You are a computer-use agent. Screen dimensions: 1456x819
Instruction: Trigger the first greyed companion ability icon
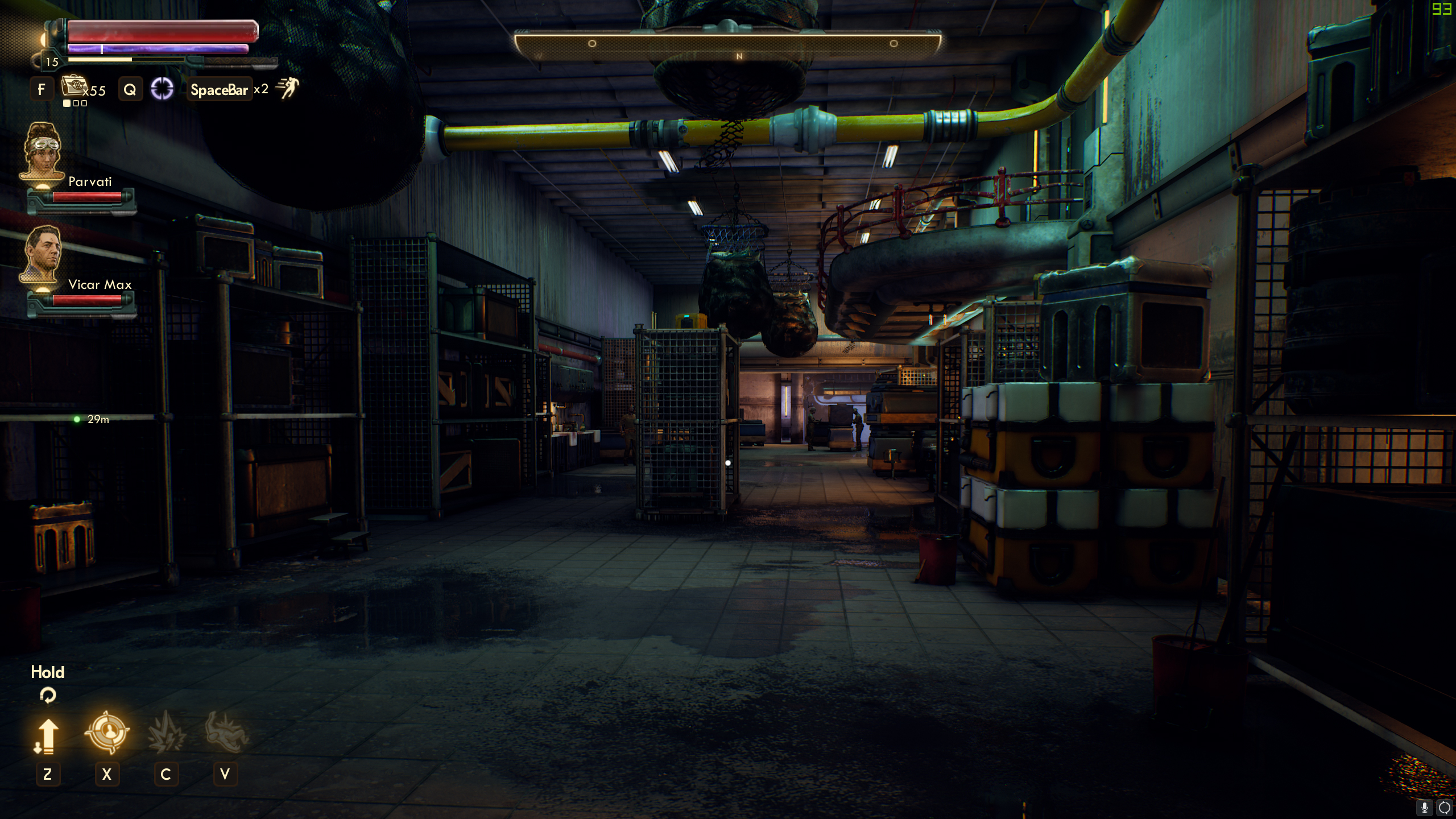166,733
